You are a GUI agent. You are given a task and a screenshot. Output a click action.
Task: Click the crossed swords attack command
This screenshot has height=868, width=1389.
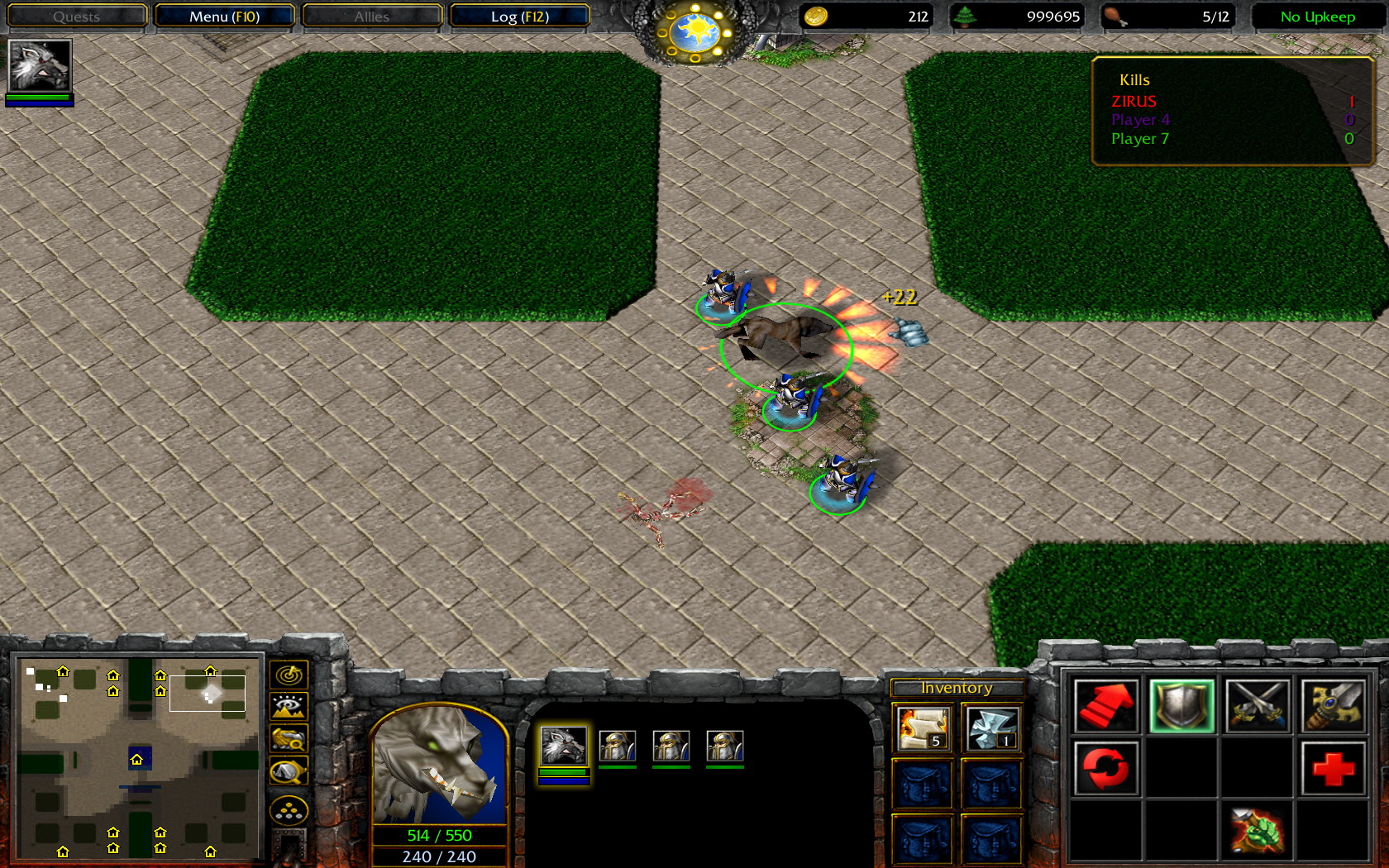pos(1258,706)
